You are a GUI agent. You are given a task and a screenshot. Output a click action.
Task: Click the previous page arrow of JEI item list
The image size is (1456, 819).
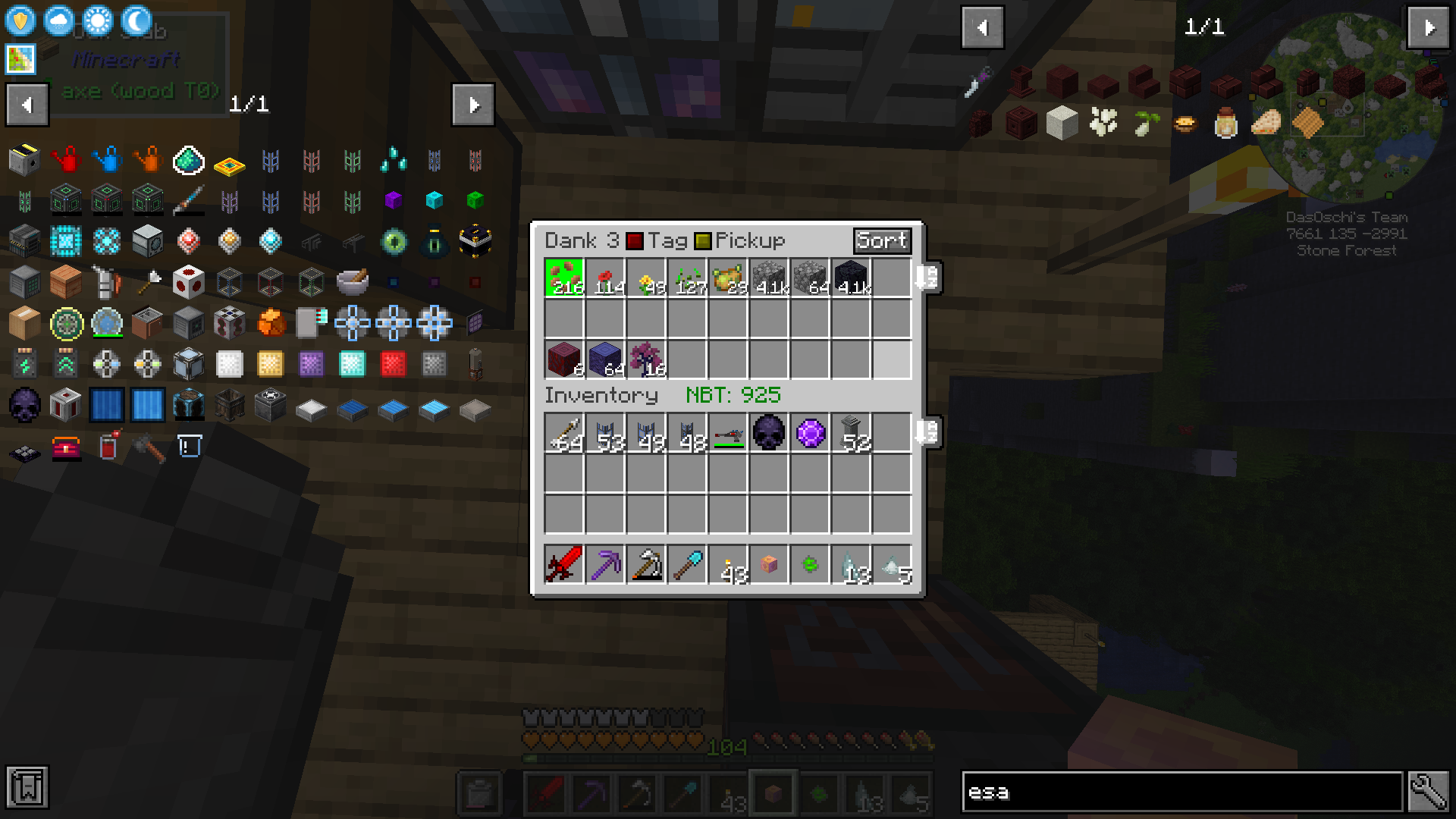coord(27,105)
